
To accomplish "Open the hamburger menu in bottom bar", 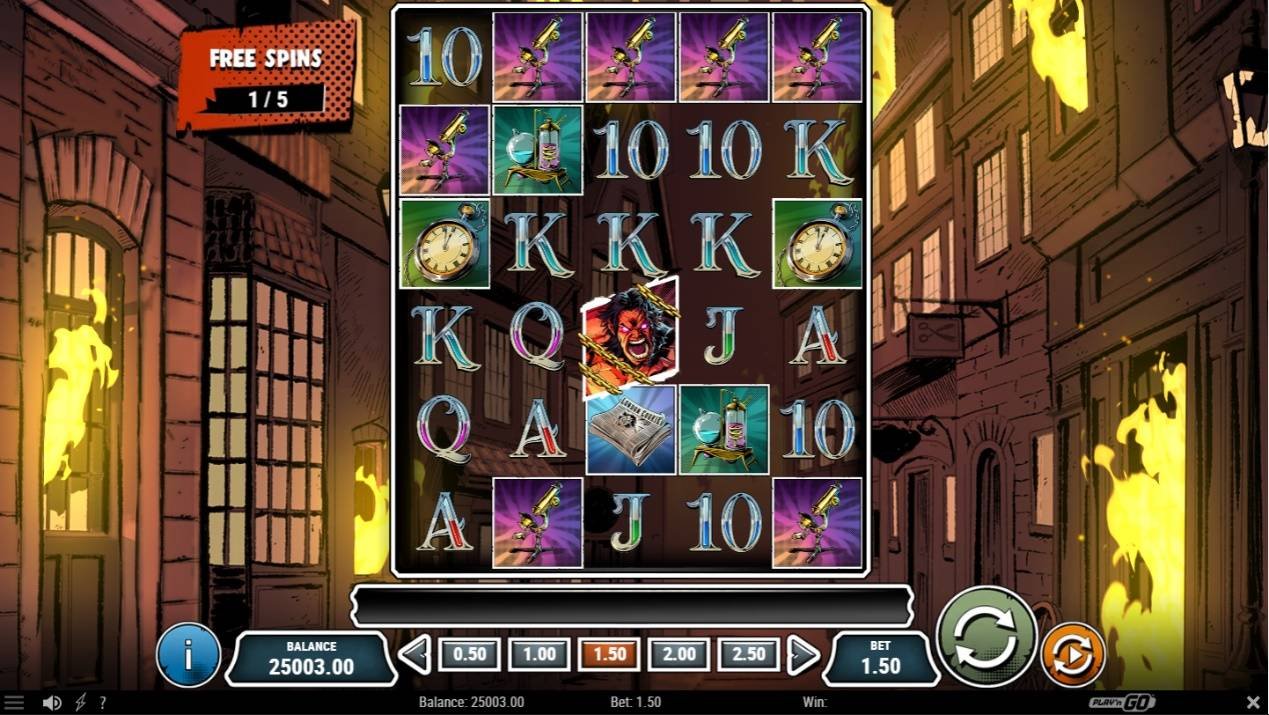I will pyautogui.click(x=13, y=703).
